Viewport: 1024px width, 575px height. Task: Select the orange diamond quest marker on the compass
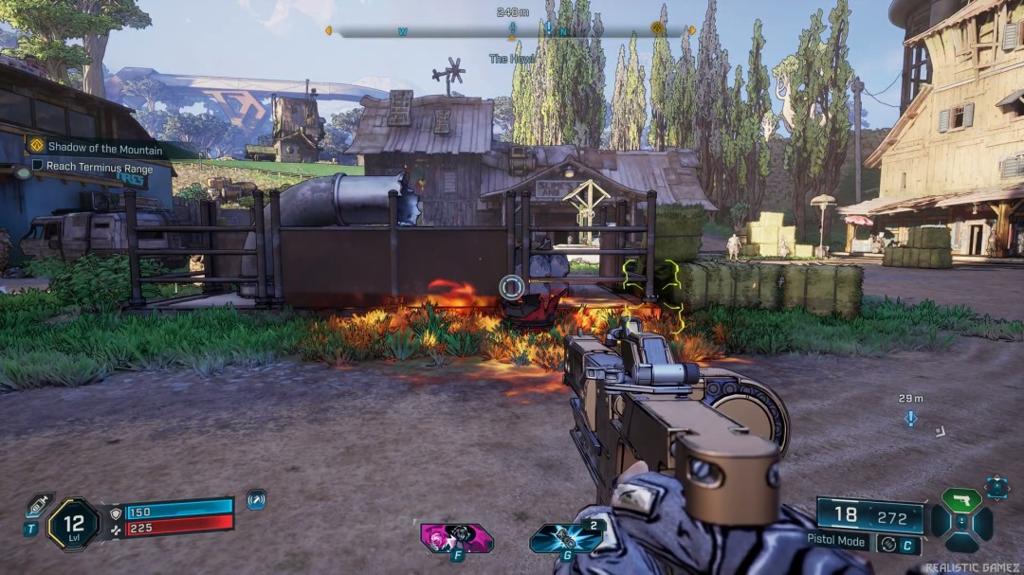[x=658, y=28]
